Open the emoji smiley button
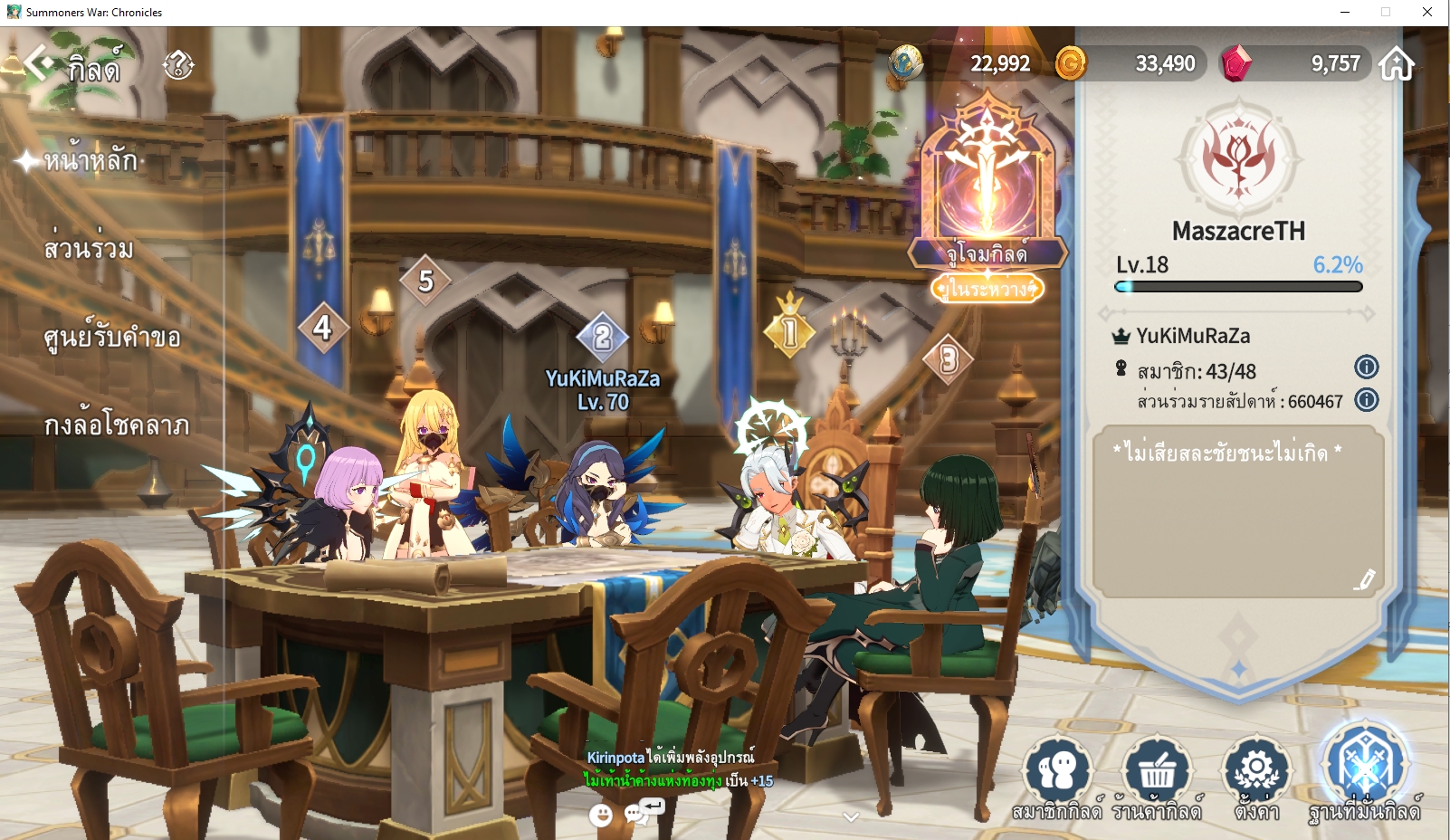The height and width of the screenshot is (840, 1450). tap(600, 816)
